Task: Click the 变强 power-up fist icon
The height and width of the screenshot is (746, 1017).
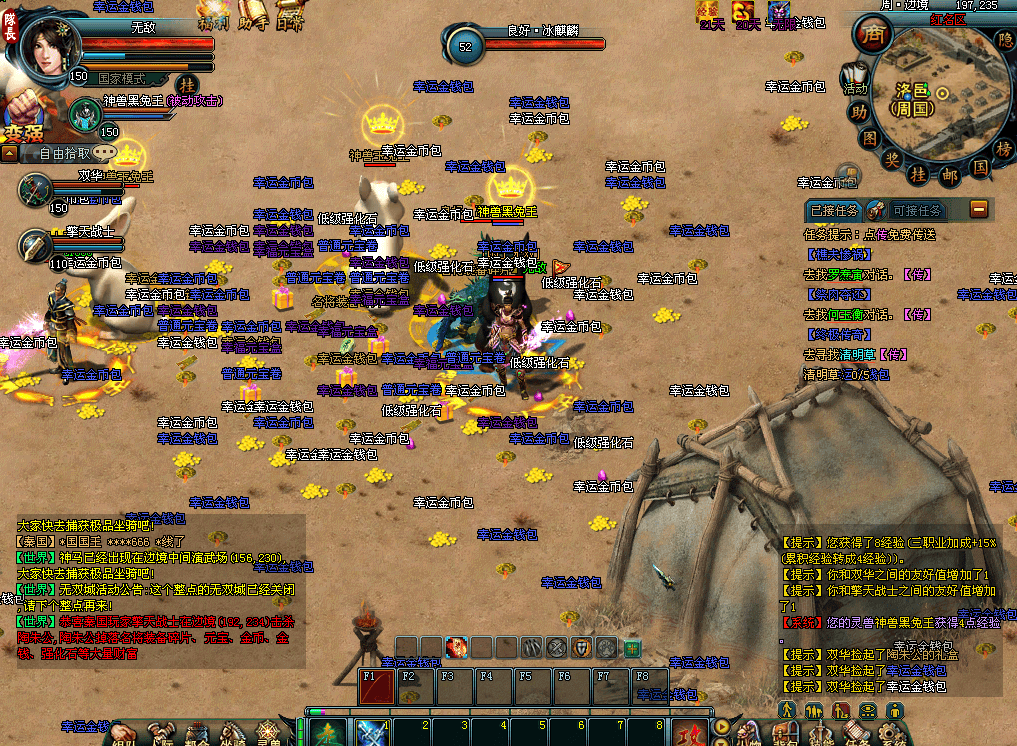Action: tap(26, 118)
